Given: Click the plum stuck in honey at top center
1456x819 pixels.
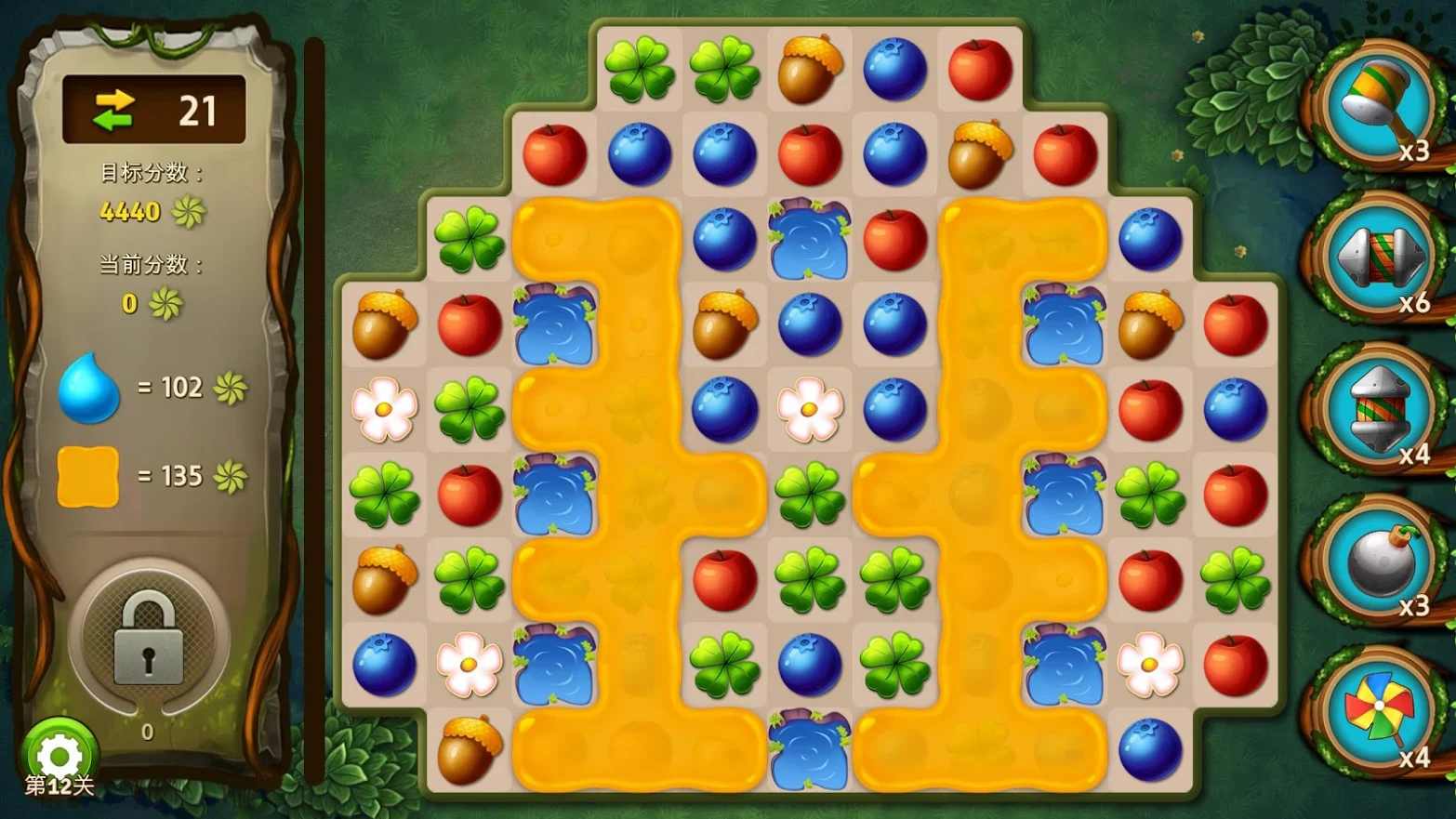Looking at the screenshot, I should click(x=808, y=240).
